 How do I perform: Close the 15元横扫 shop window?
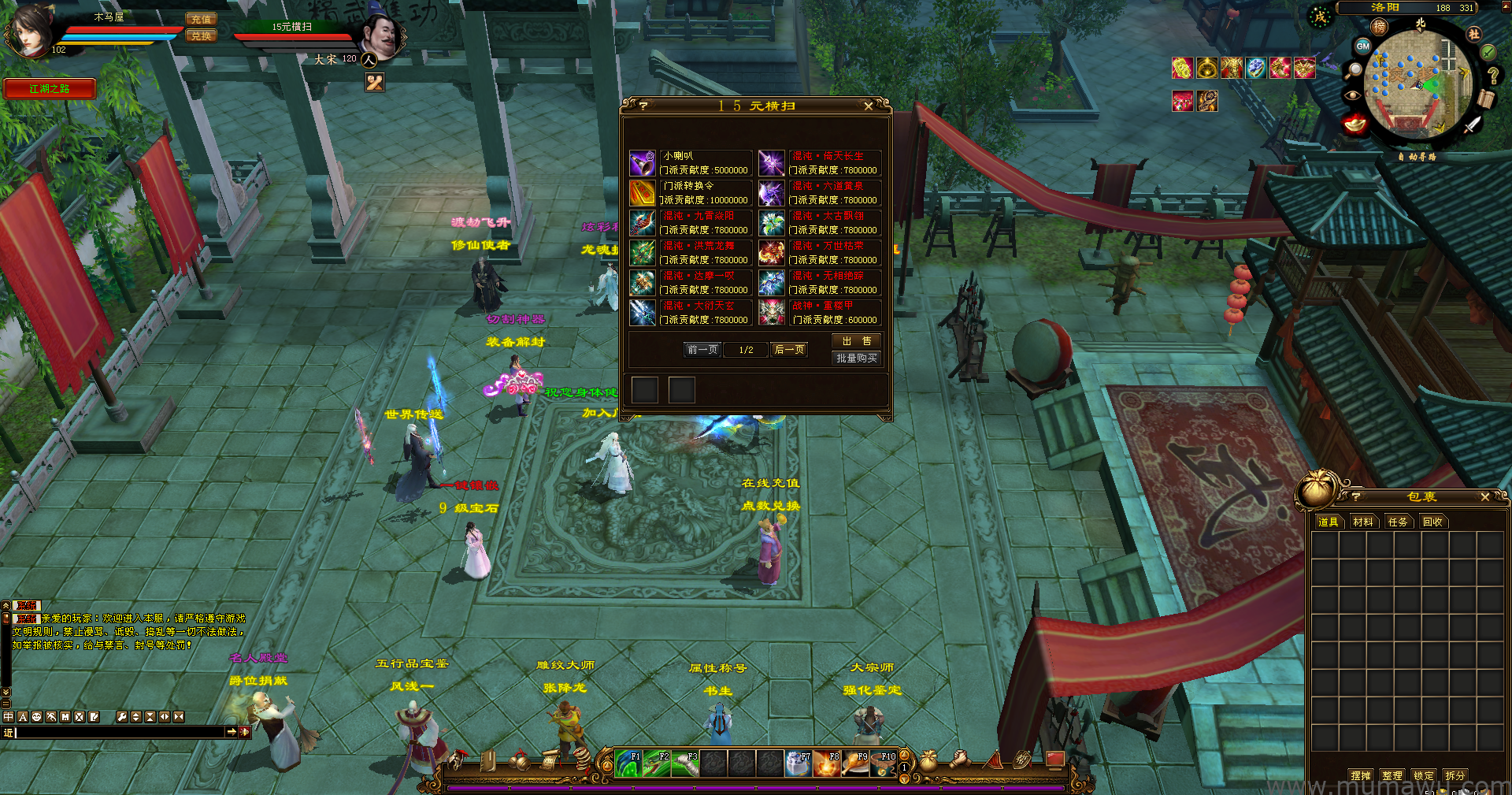pos(868,106)
